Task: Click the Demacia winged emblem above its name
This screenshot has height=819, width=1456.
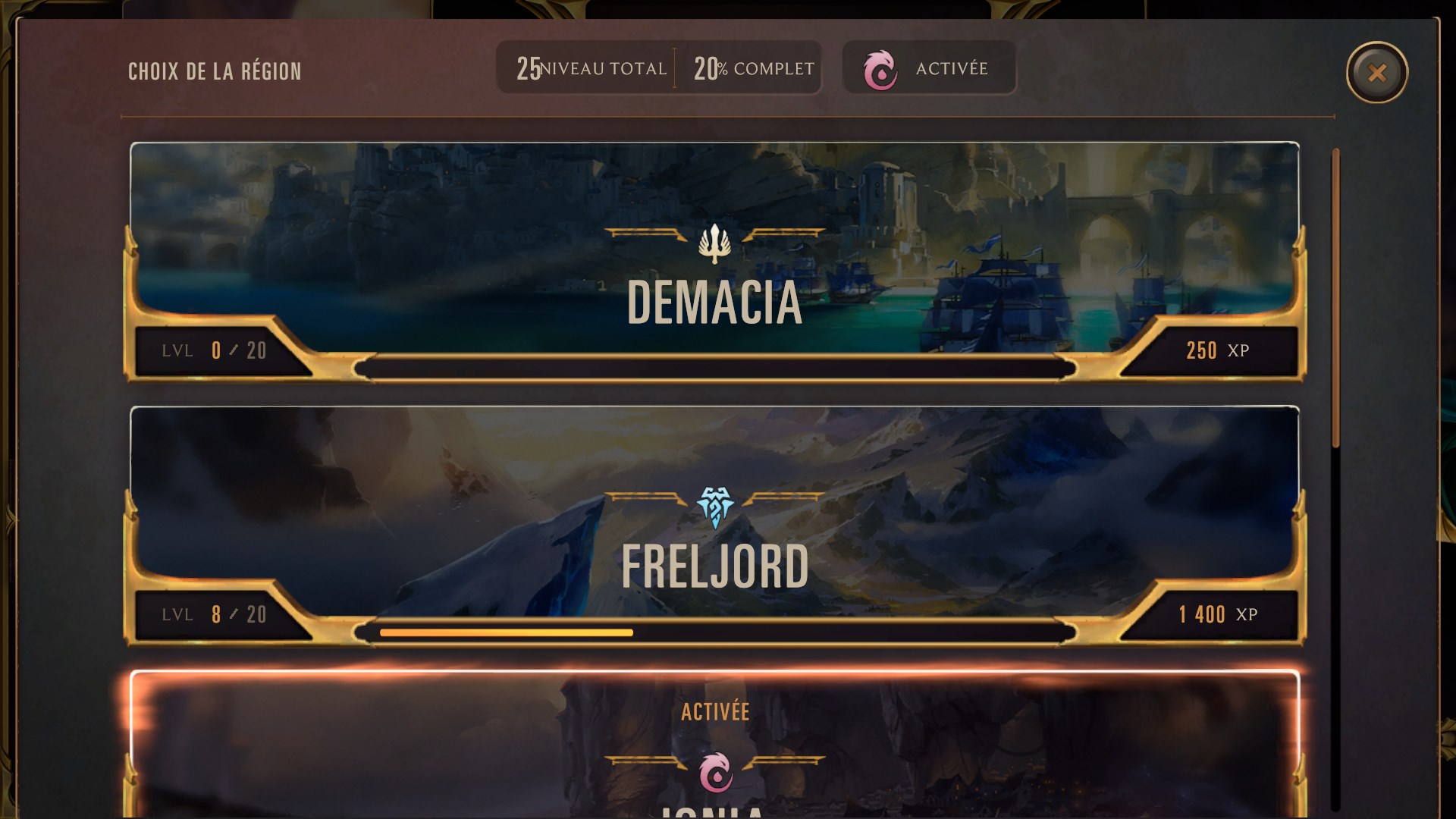Action: tap(714, 244)
